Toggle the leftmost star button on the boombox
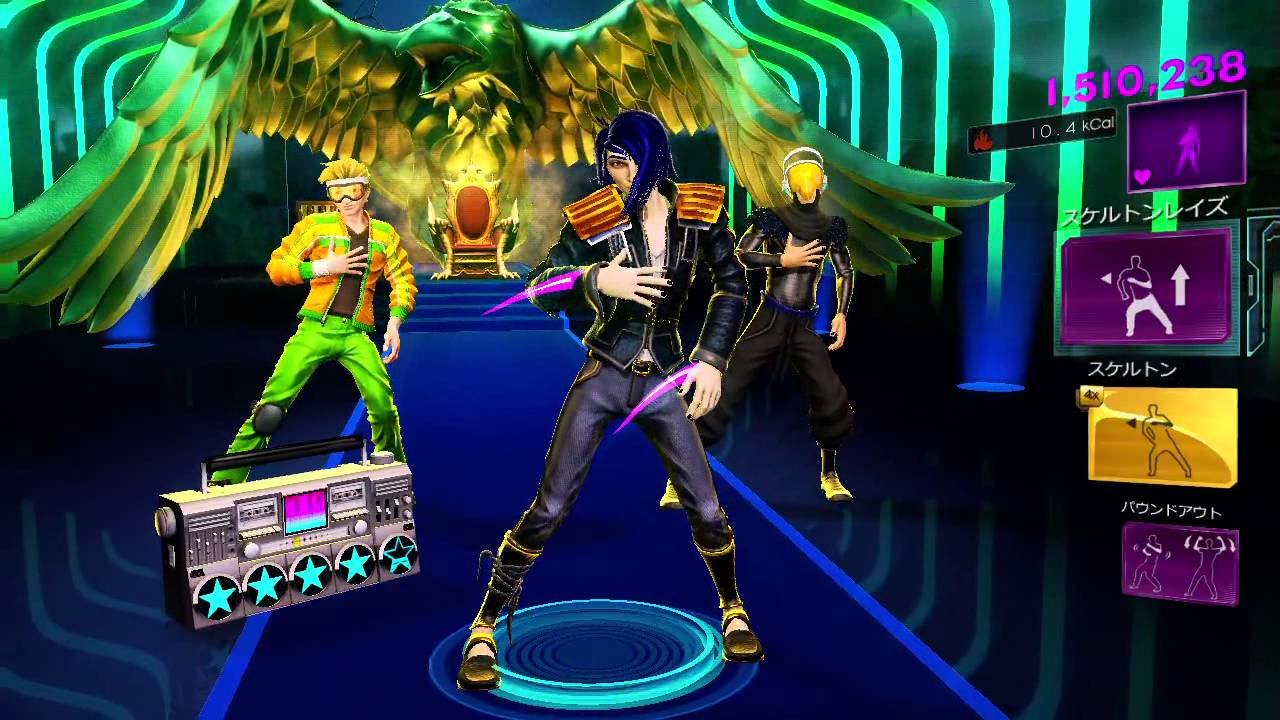Screen dimensions: 1280x720 pos(217,595)
